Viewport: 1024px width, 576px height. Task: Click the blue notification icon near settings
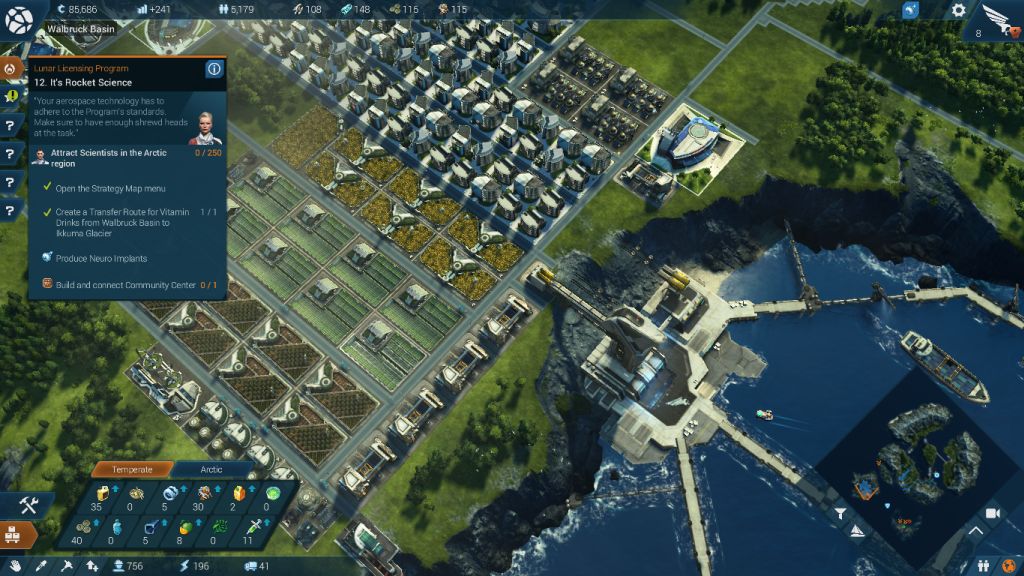click(x=910, y=10)
